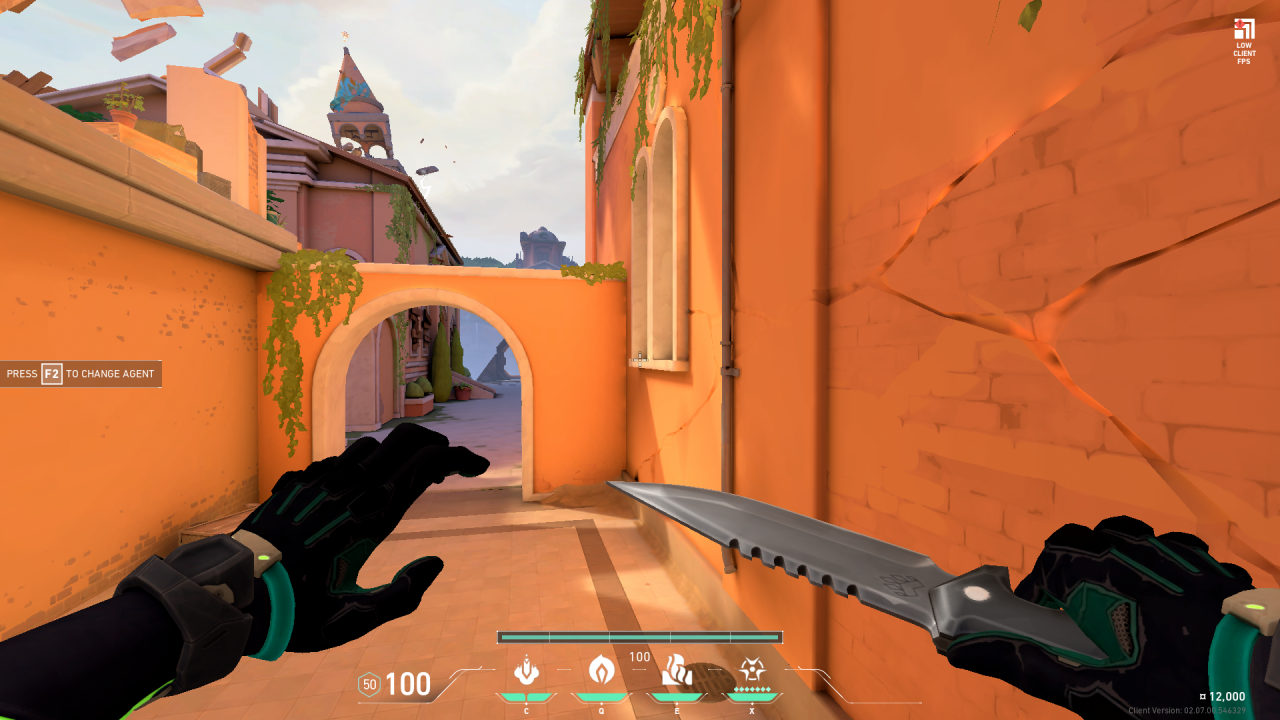Select the Regrowth ability icon
This screenshot has height=720, width=1280.
tap(527, 668)
